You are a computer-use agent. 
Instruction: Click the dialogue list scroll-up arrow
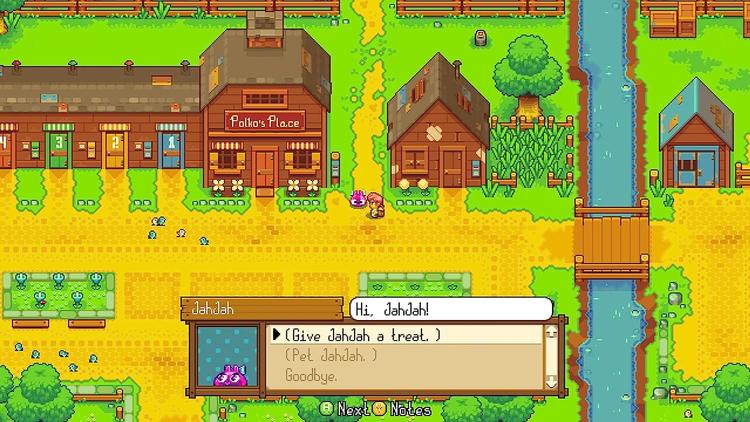[x=550, y=333]
